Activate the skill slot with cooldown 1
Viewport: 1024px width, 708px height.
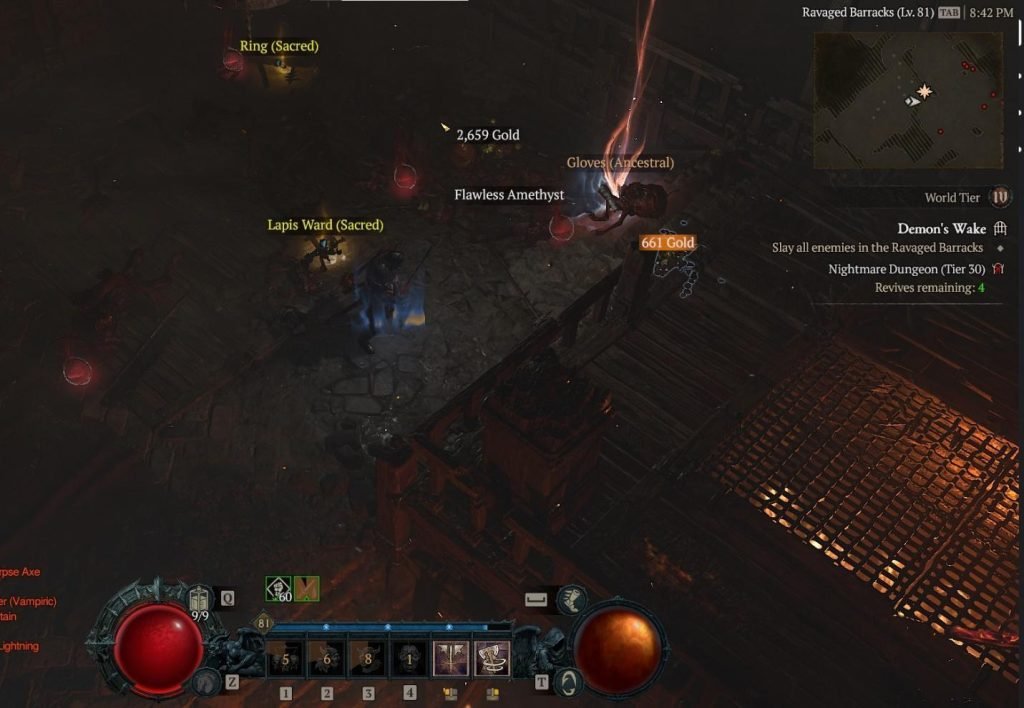point(409,660)
